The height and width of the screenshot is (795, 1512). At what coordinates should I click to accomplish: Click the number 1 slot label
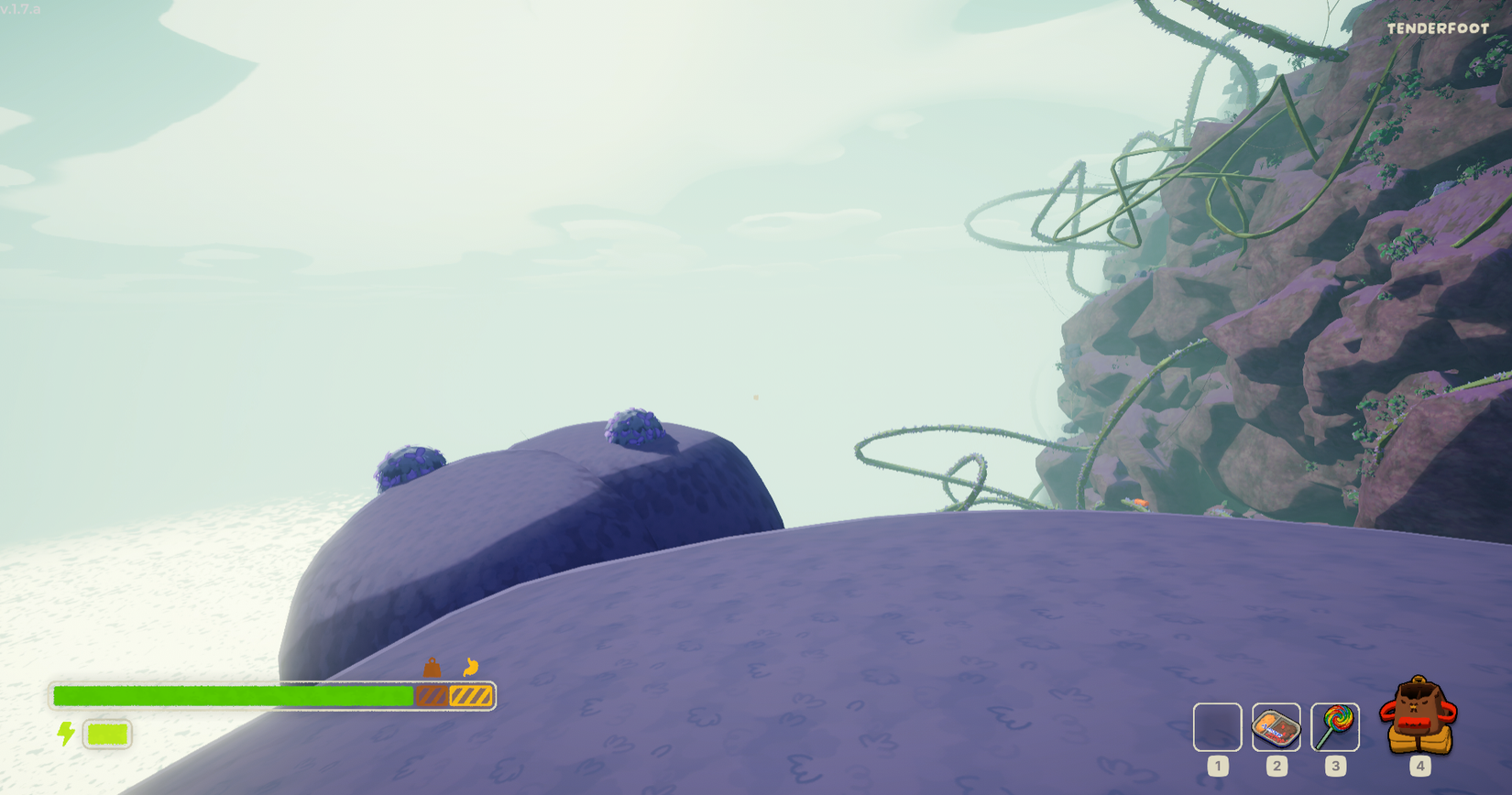click(x=1219, y=764)
